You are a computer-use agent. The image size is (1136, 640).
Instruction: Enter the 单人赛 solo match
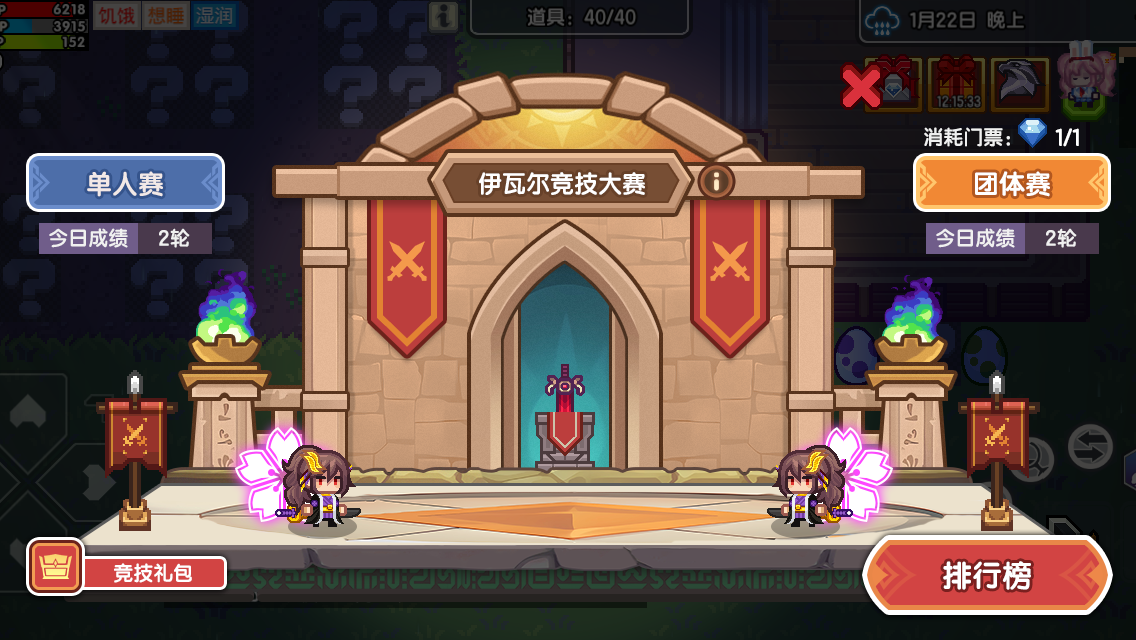pyautogui.click(x=125, y=183)
